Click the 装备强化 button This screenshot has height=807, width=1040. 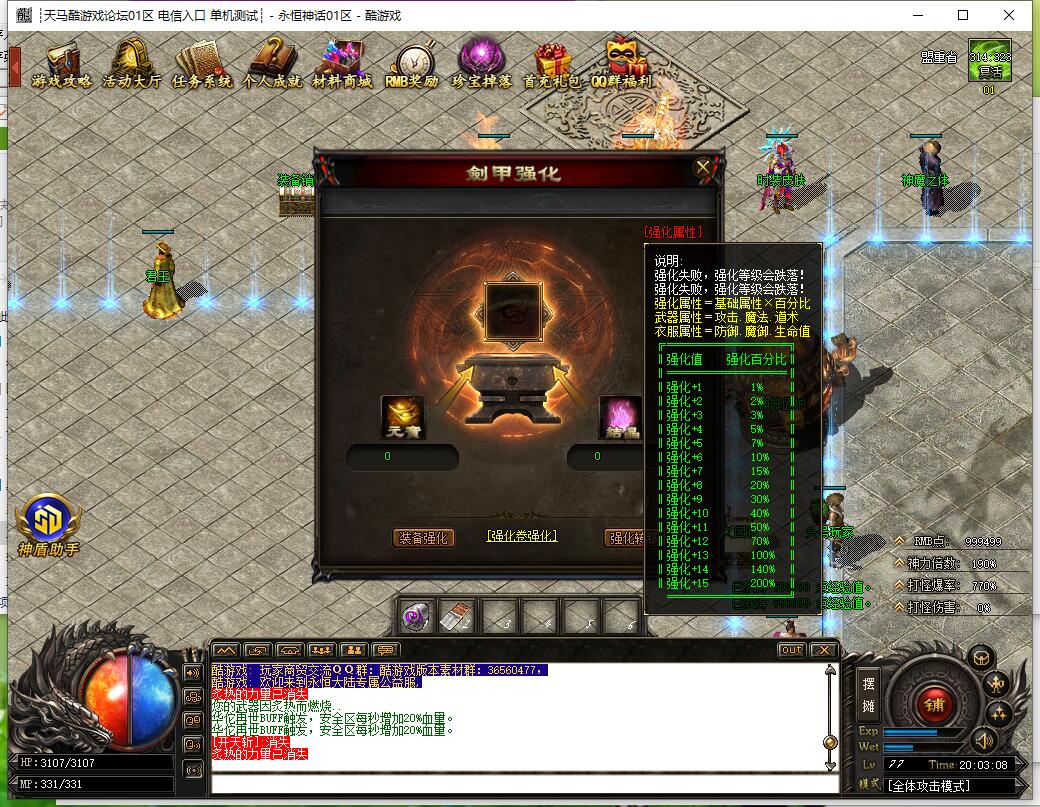click(423, 538)
